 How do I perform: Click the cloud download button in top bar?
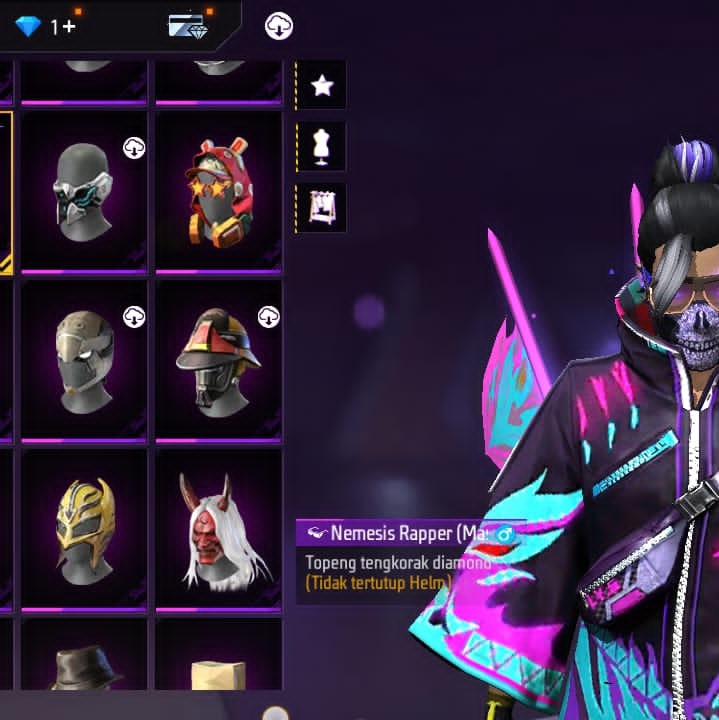(x=279, y=27)
